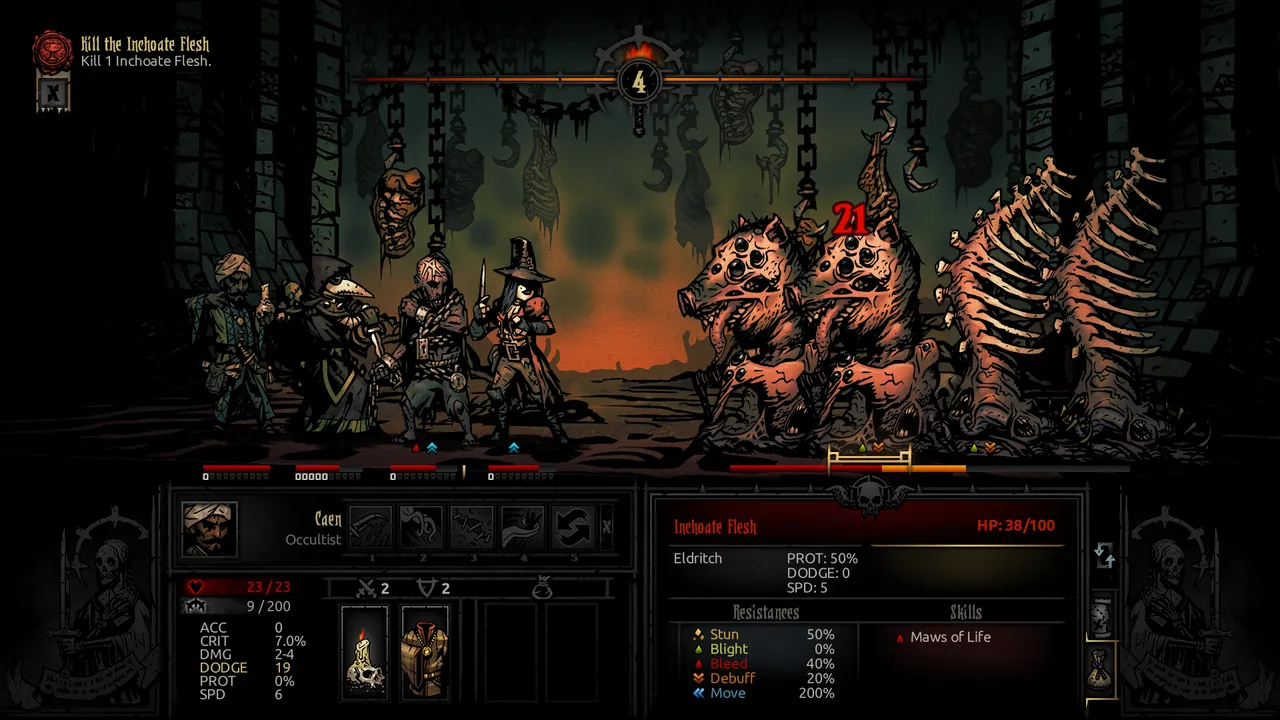The height and width of the screenshot is (720, 1280).
Task: Click the pass turn button beside skills
Action: pos(607,527)
